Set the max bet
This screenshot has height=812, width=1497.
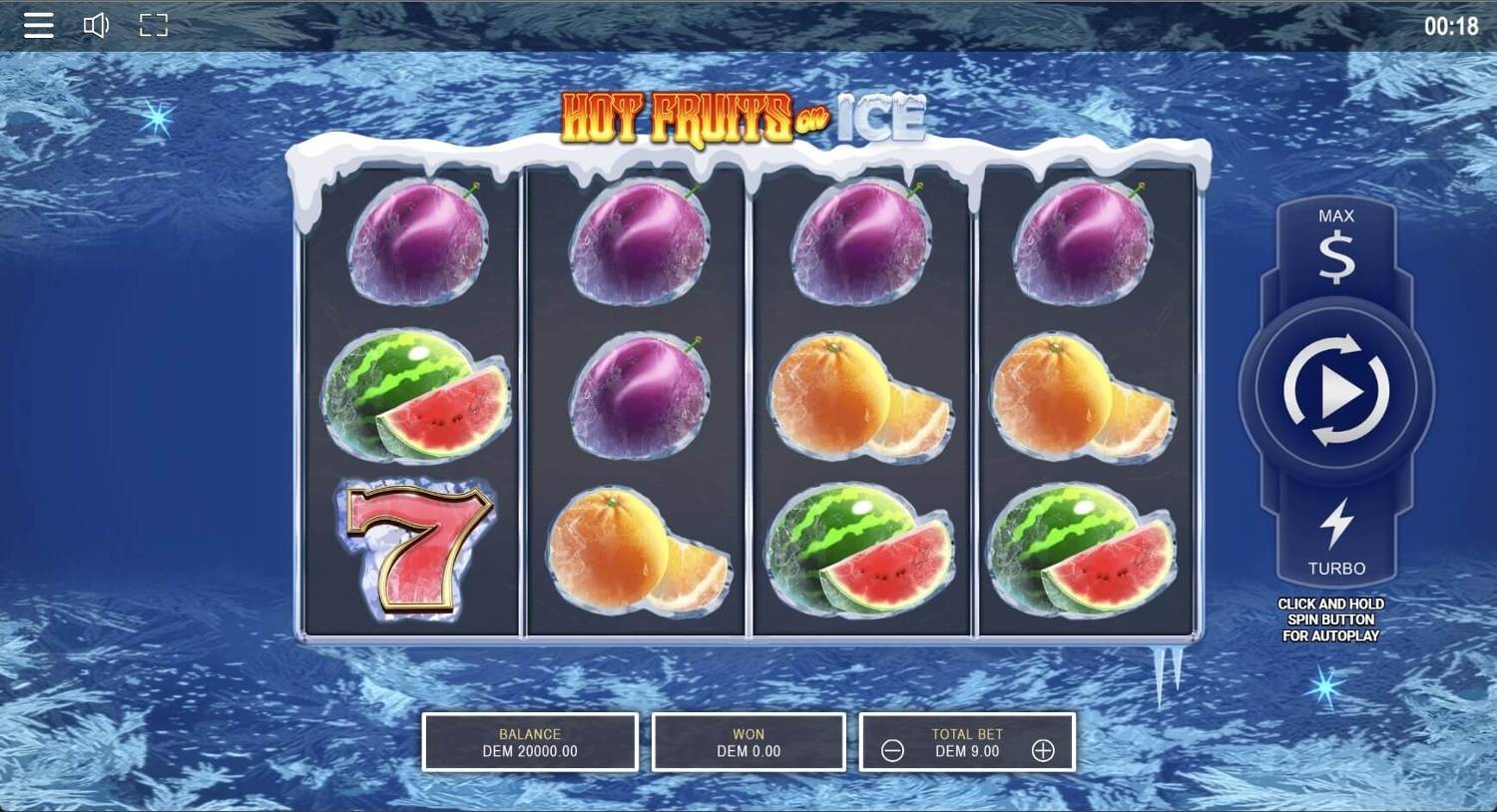coord(1336,245)
